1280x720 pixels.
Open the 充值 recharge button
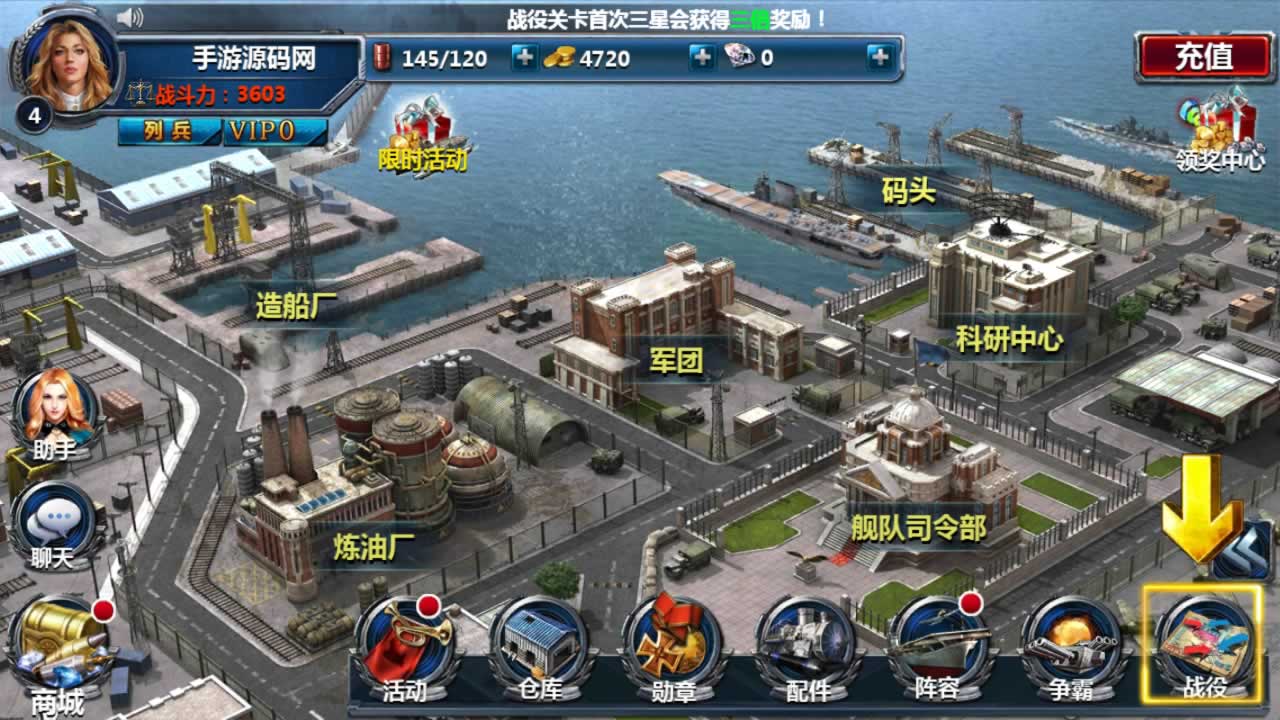[x=1203, y=56]
